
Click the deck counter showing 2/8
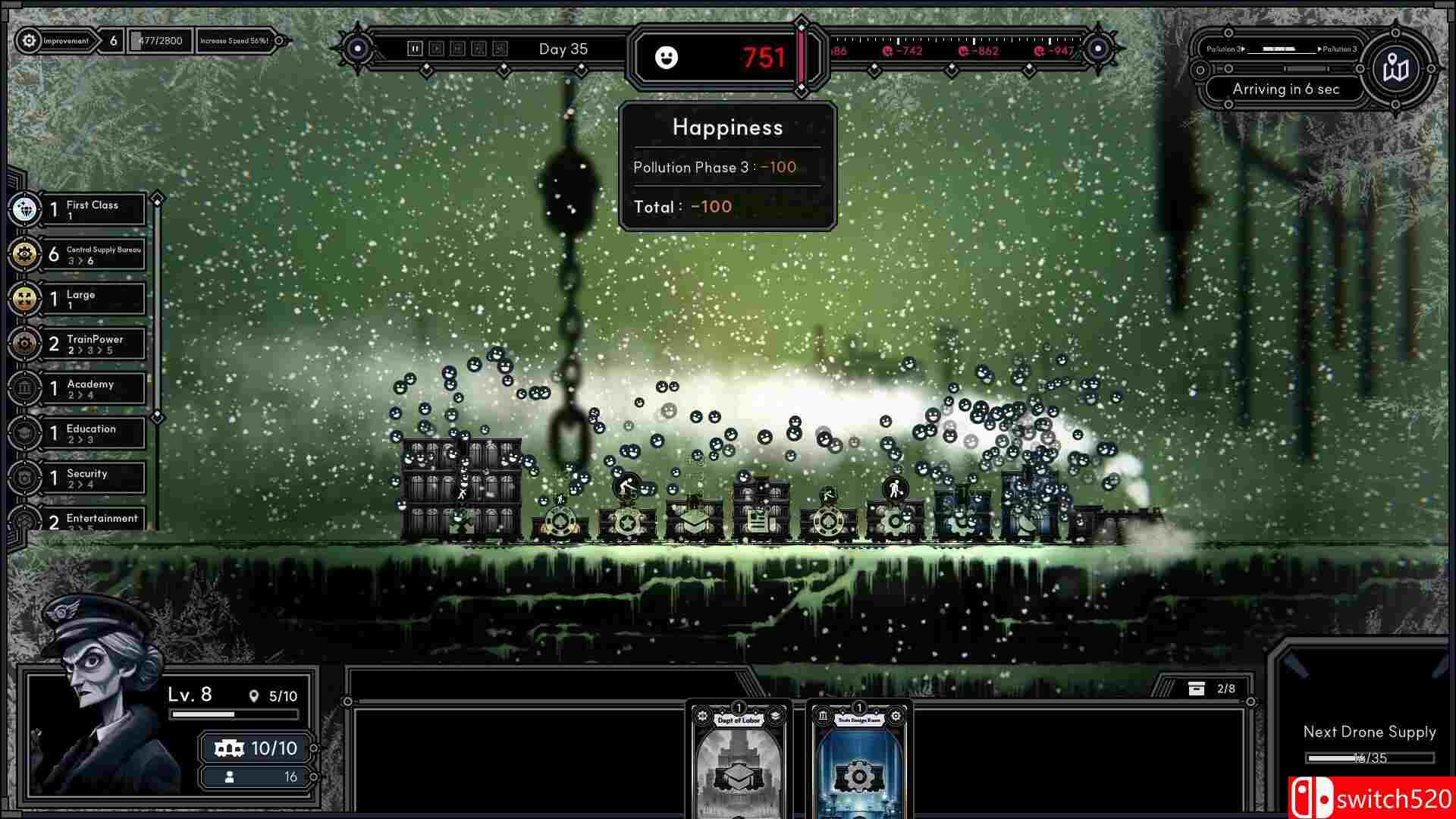point(1210,689)
